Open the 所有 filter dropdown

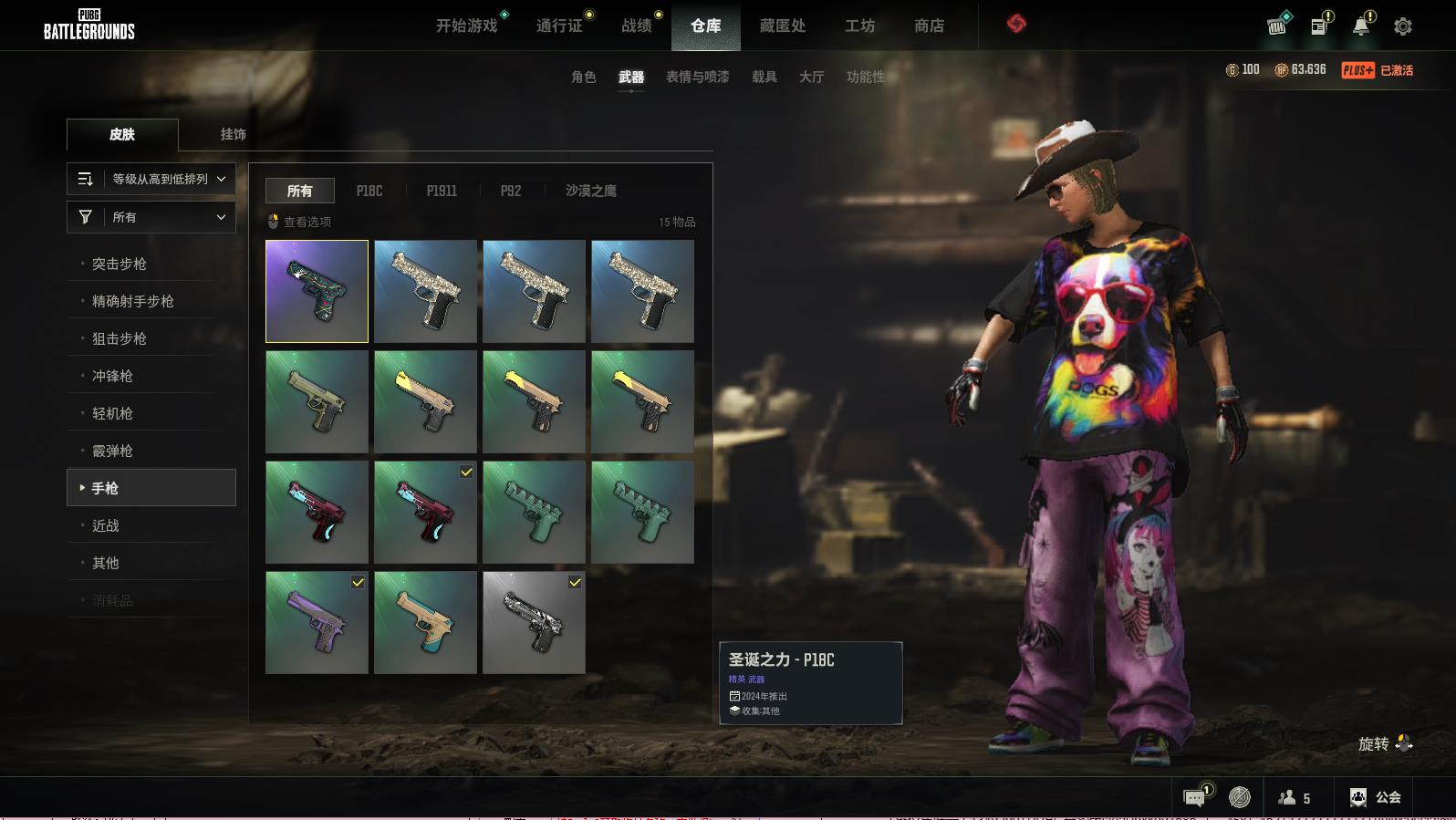[151, 217]
